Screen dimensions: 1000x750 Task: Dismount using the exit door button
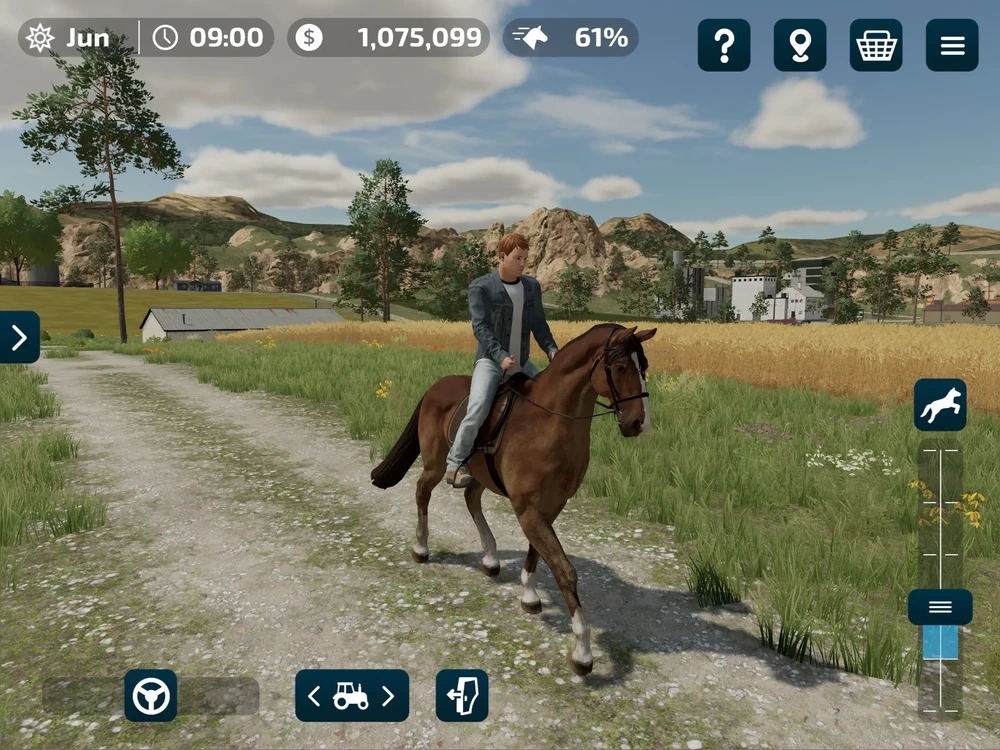pos(462,696)
